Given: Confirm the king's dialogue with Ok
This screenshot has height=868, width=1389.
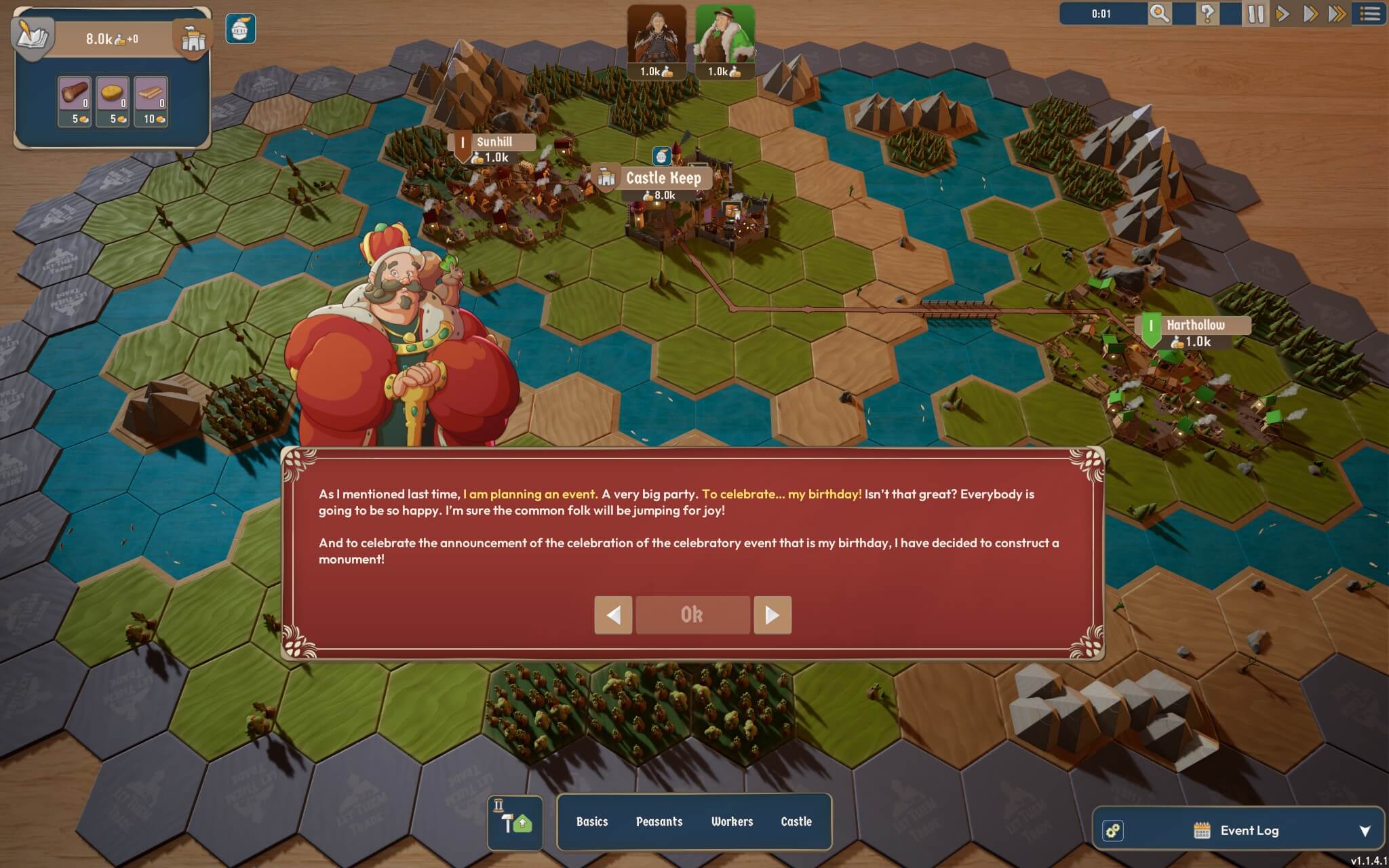Looking at the screenshot, I should 692,615.
